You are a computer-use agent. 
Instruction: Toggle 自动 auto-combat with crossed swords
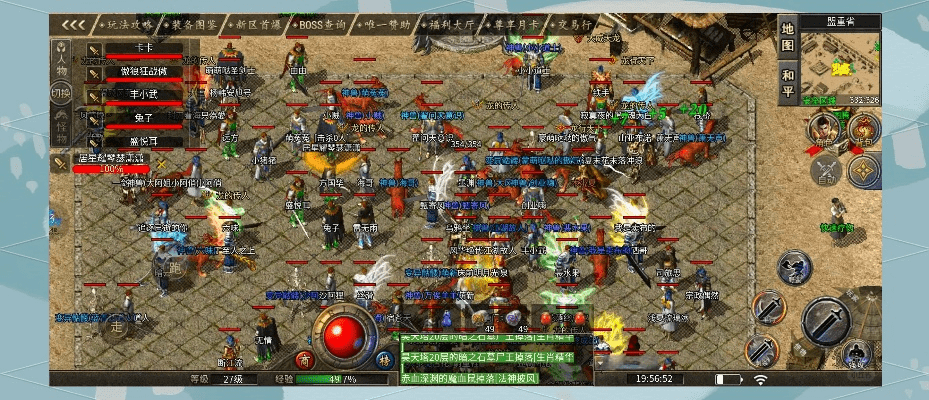[x=826, y=168]
